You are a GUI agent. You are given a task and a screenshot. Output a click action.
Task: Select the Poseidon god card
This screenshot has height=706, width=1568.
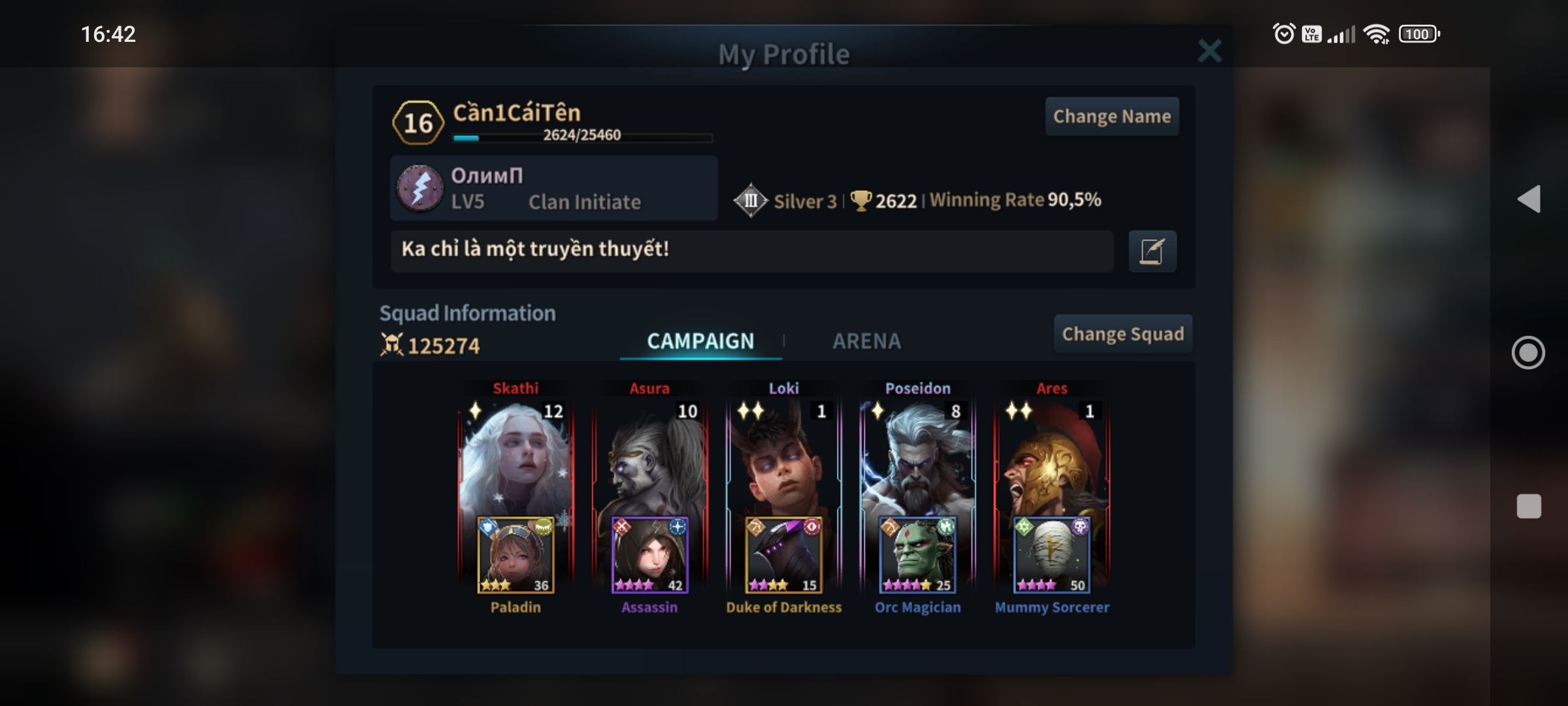(918, 458)
